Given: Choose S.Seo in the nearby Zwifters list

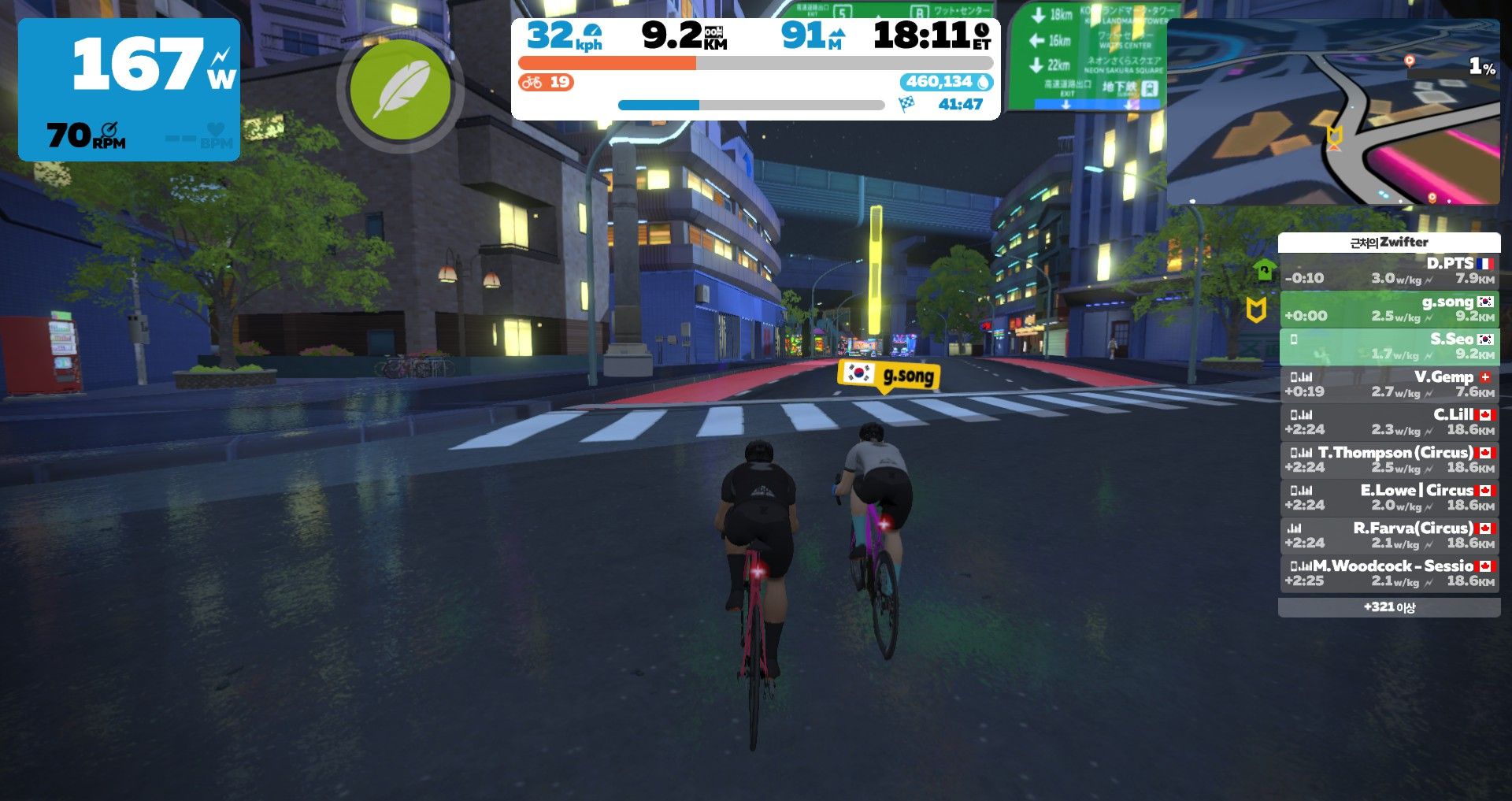Looking at the screenshot, I should 1389,346.
